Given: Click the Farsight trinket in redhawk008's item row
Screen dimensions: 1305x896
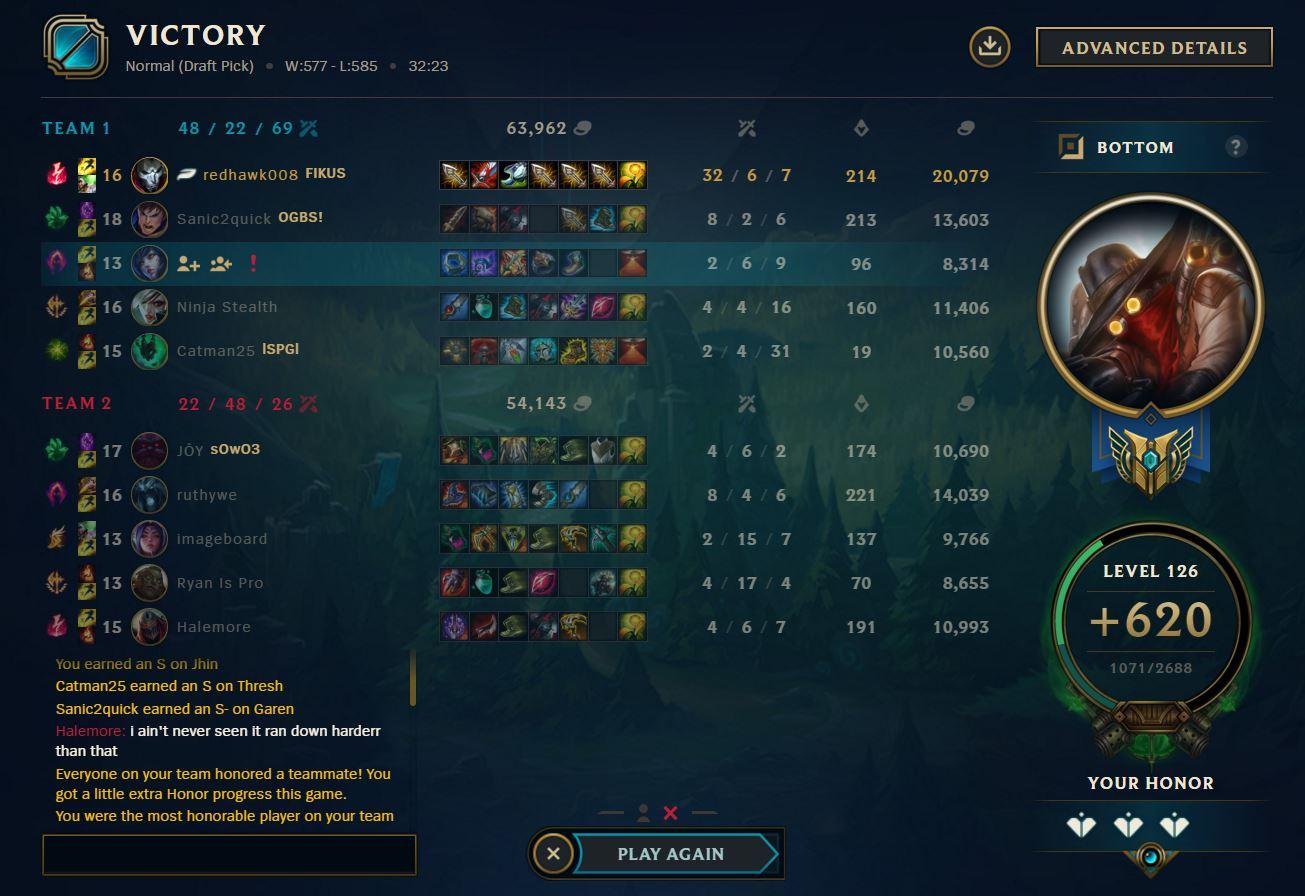Looking at the screenshot, I should coord(631,175).
